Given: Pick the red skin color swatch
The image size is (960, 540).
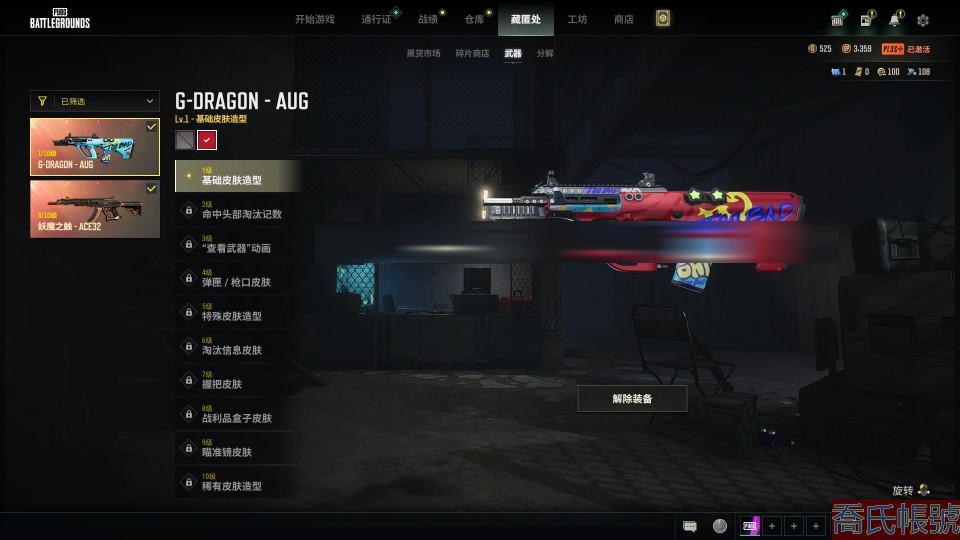Looking at the screenshot, I should (207, 140).
